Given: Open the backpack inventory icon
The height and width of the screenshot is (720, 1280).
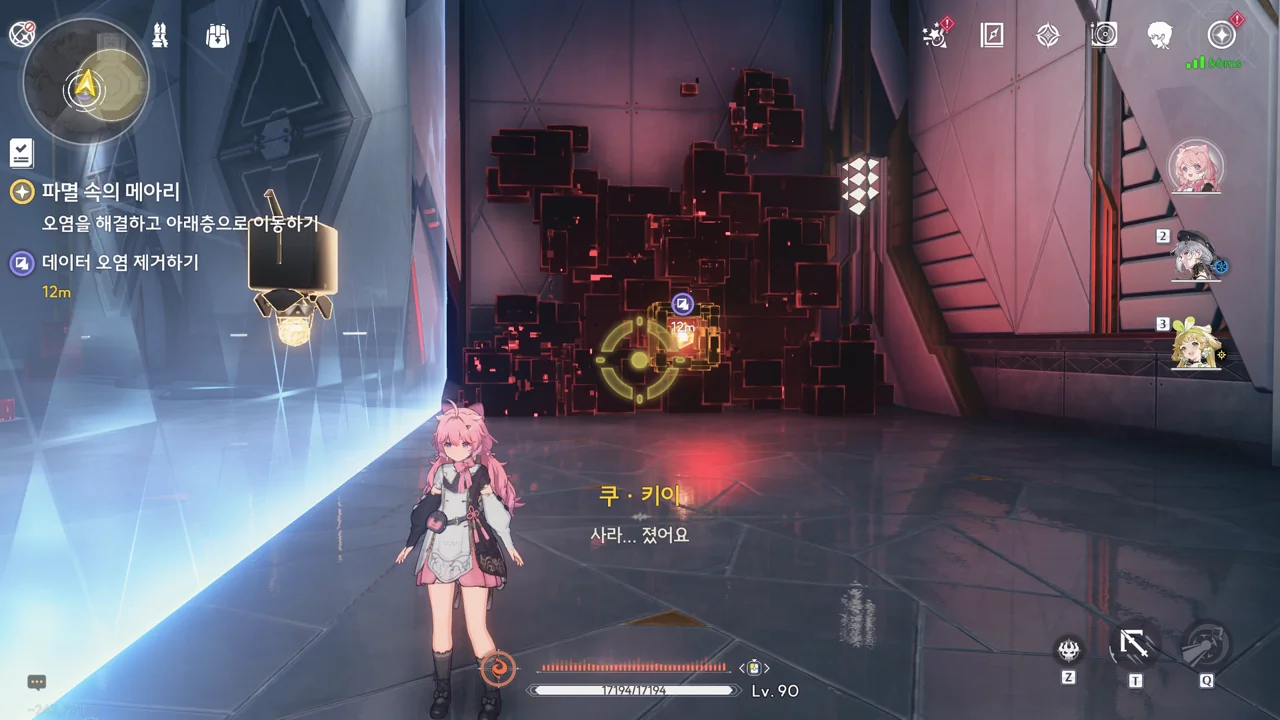Looking at the screenshot, I should pyautogui.click(x=217, y=36).
